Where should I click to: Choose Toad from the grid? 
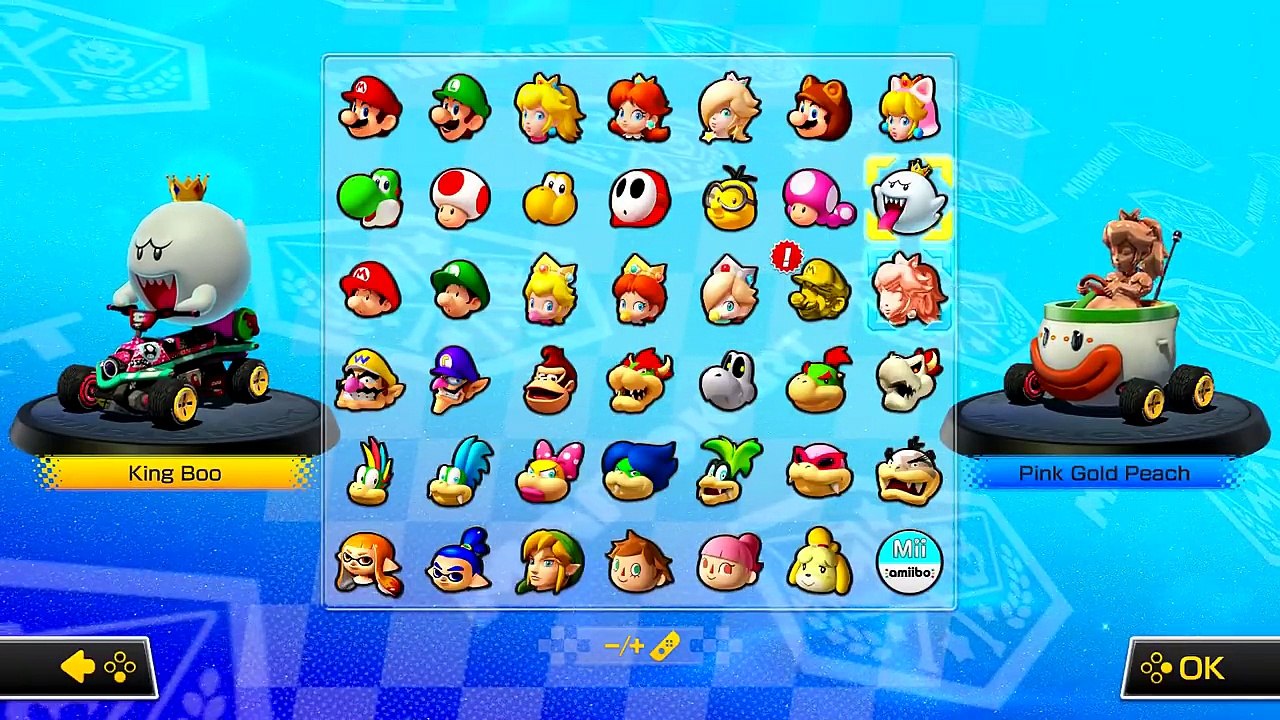459,198
